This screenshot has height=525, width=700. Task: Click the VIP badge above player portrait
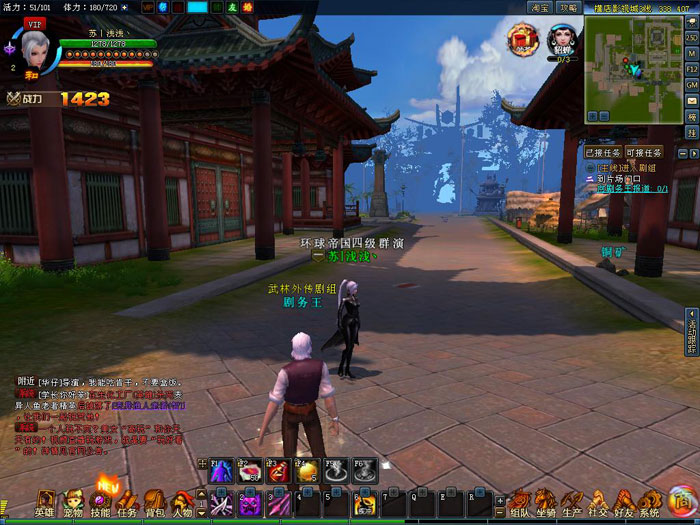35,21
